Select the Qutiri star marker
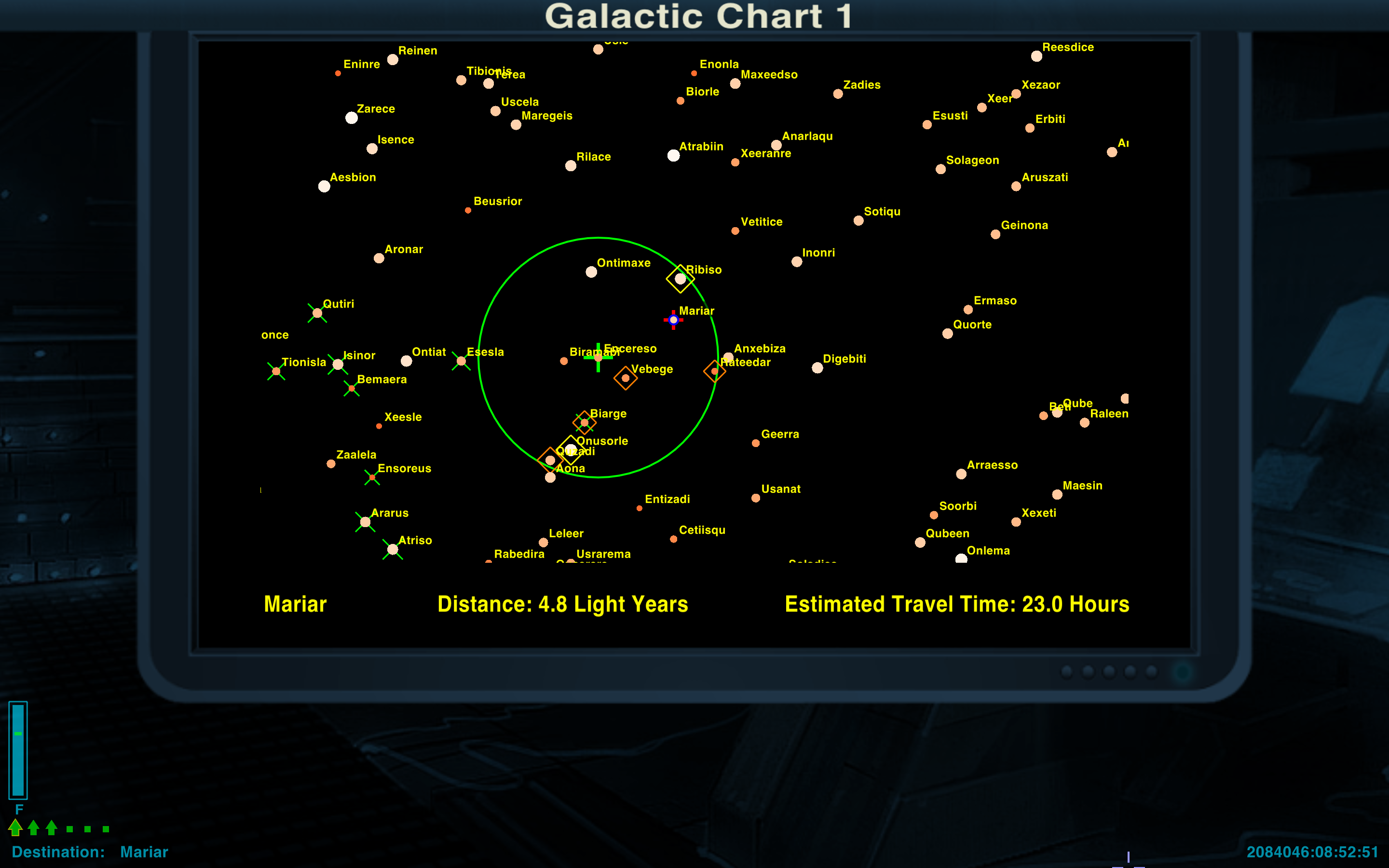 pos(317,313)
